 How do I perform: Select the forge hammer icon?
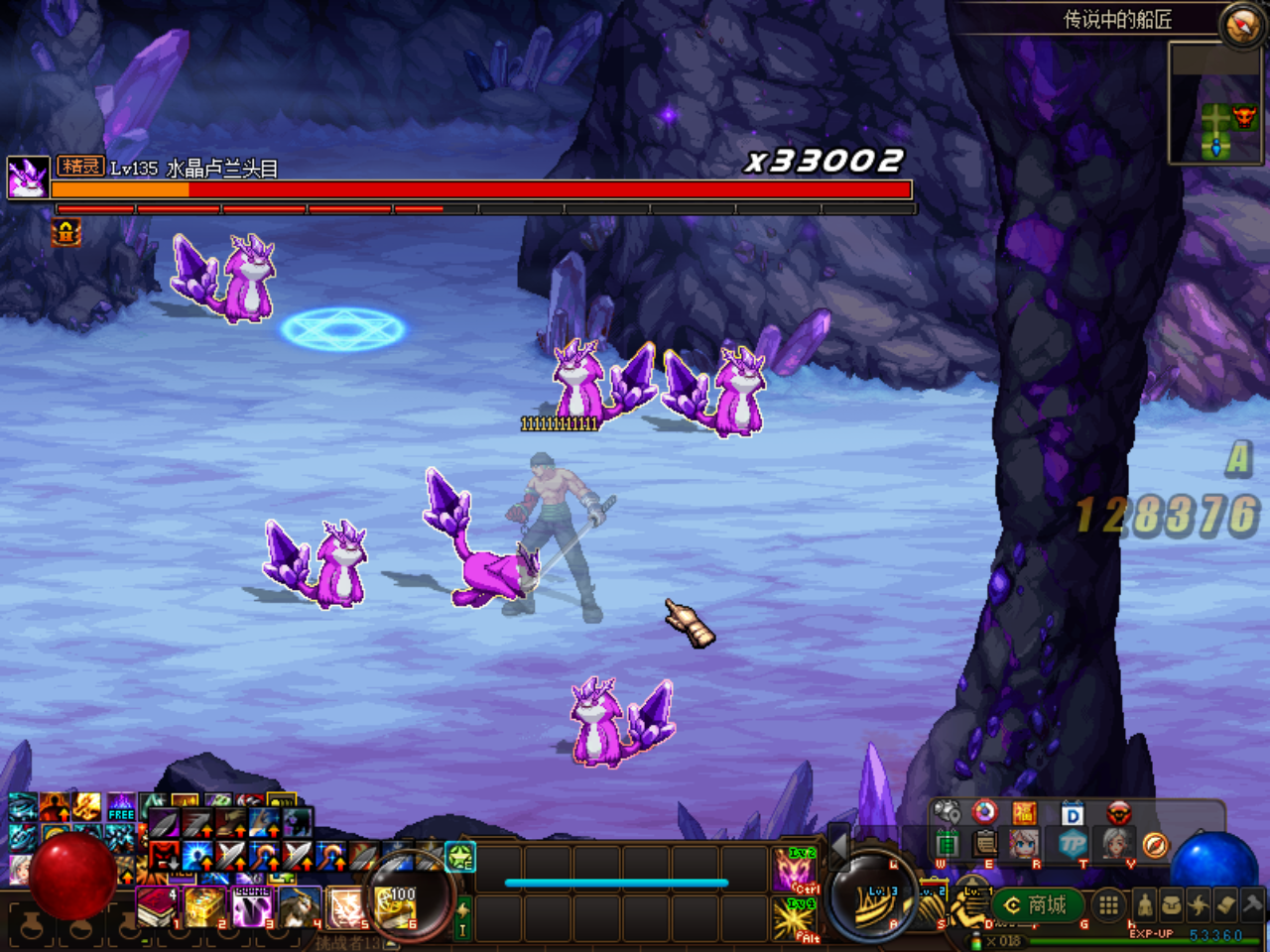pyautogui.click(x=1251, y=904)
